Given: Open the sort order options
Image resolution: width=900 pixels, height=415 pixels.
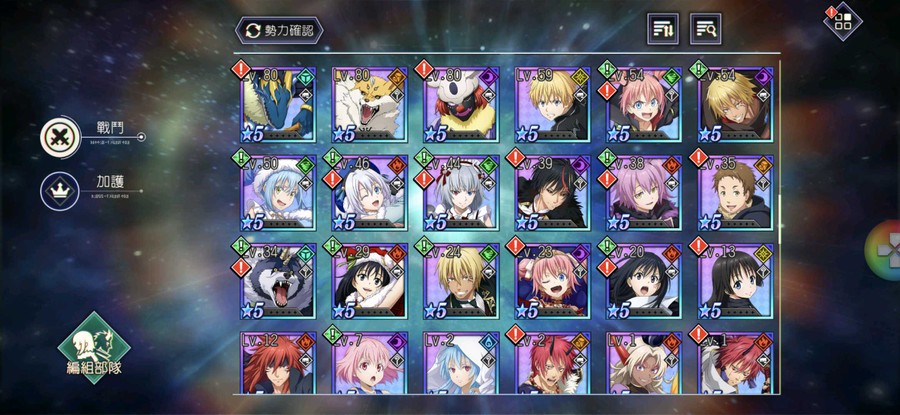Looking at the screenshot, I should pyautogui.click(x=662, y=29).
